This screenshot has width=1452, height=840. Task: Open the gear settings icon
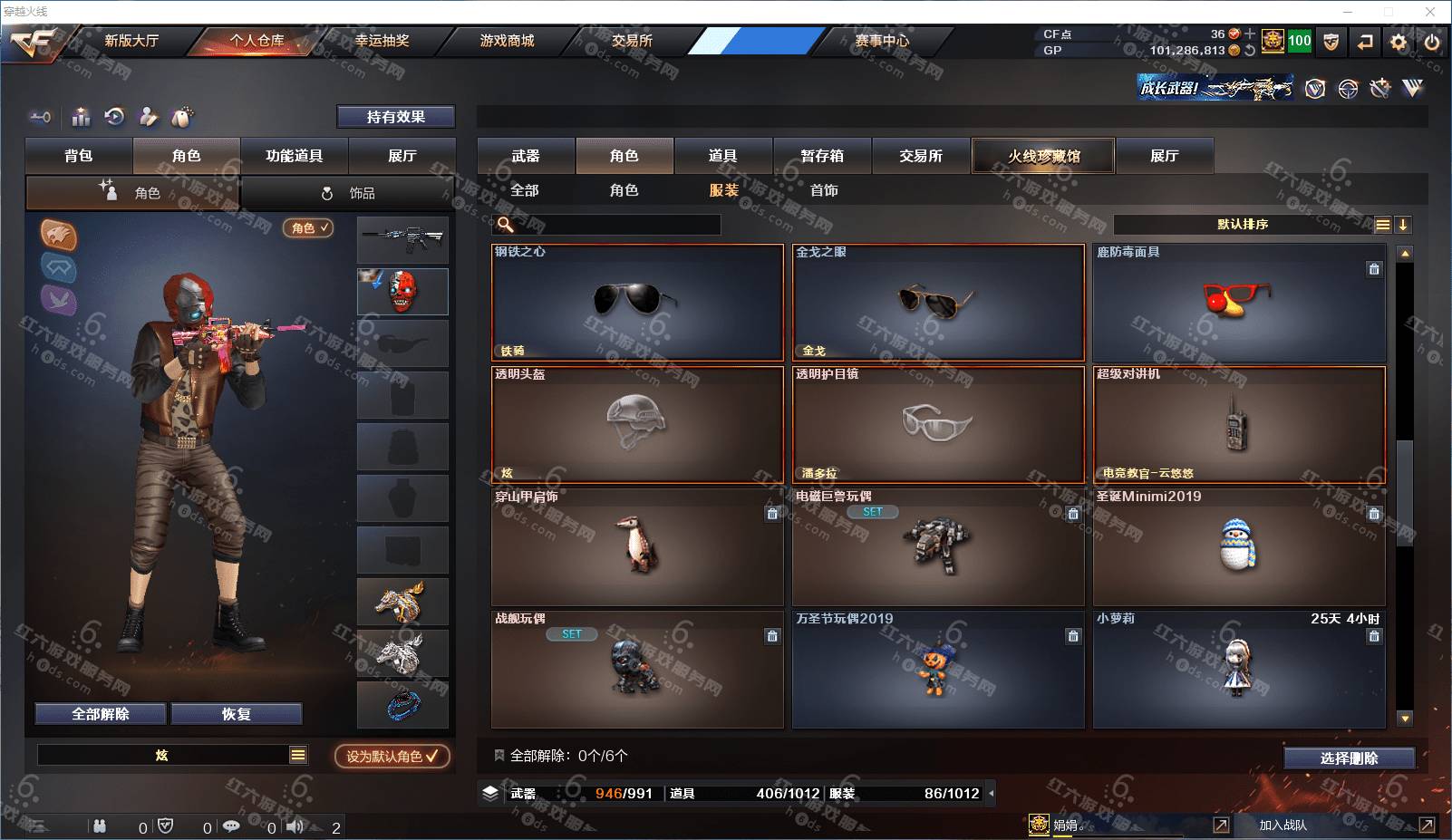[x=1399, y=42]
